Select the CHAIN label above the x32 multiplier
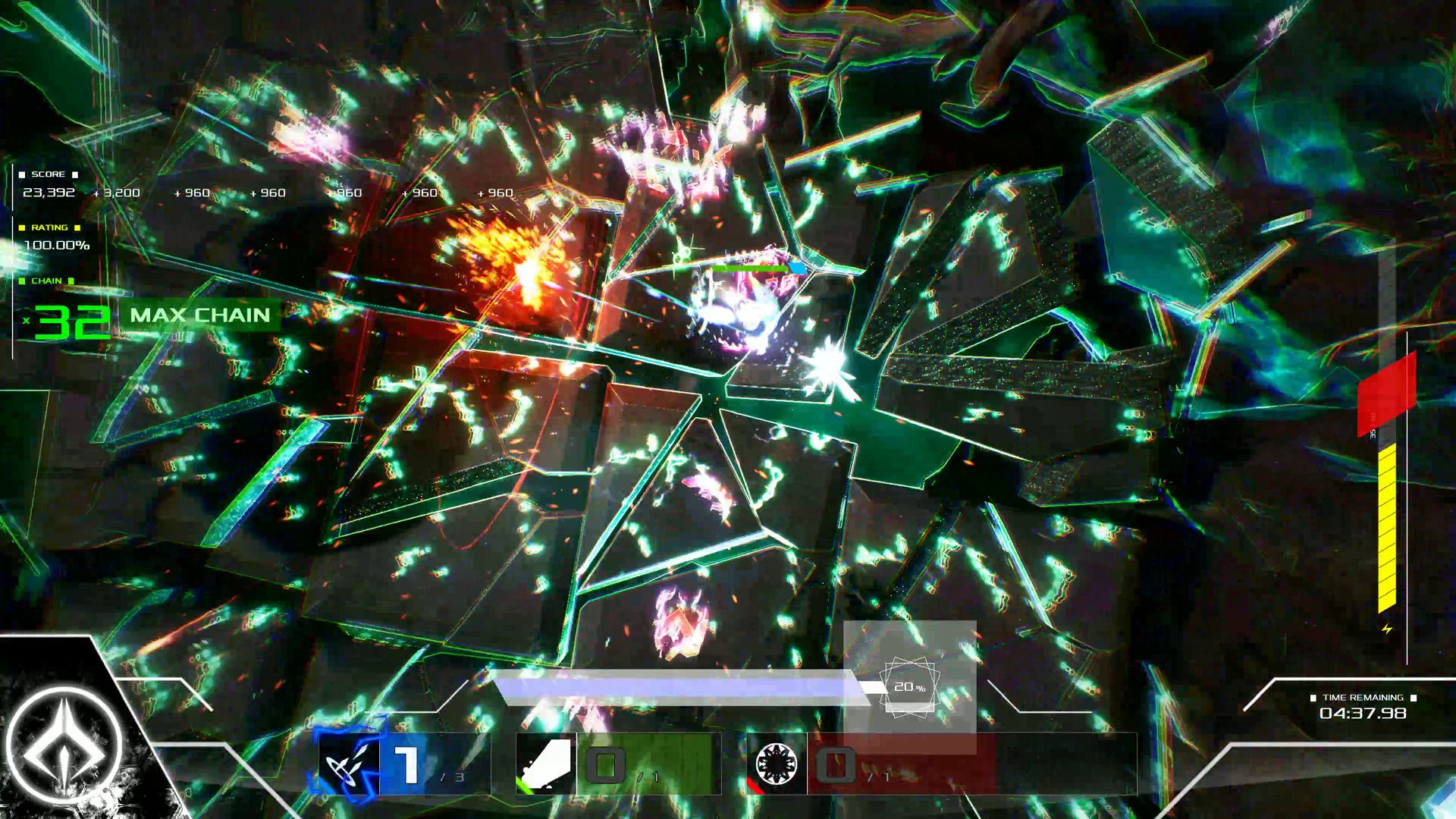 [x=47, y=280]
